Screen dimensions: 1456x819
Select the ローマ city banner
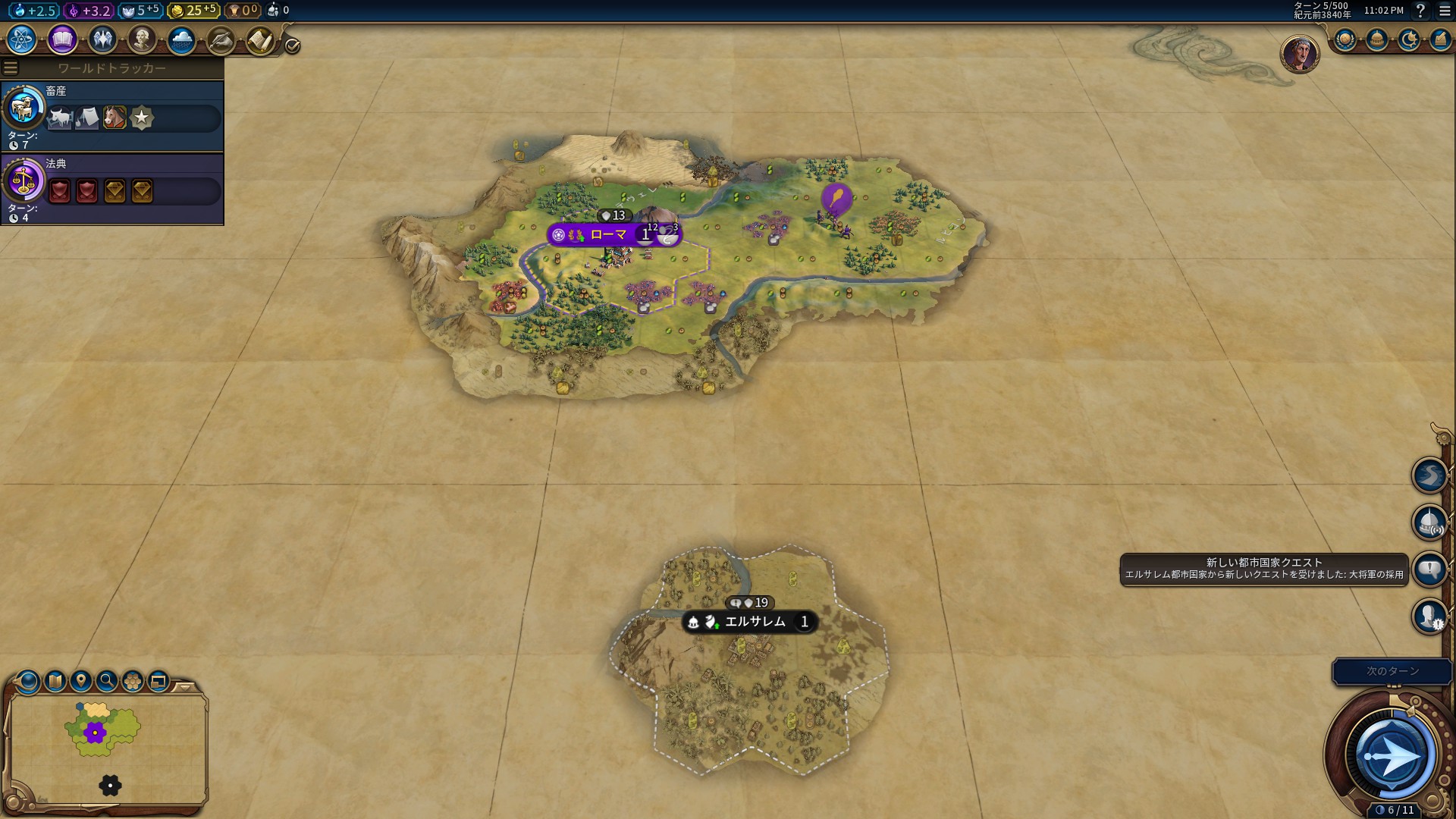[609, 235]
